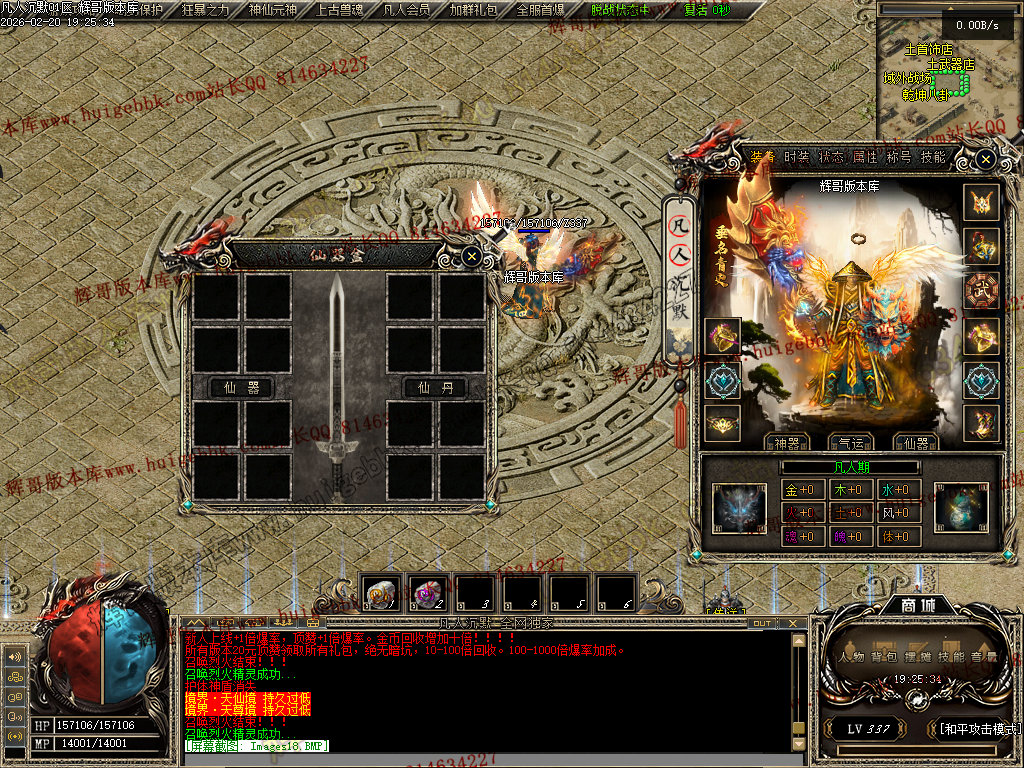Screen dimensions: 1024x768
Task: Open the 神器 artifact button
Action: pyautogui.click(x=786, y=442)
